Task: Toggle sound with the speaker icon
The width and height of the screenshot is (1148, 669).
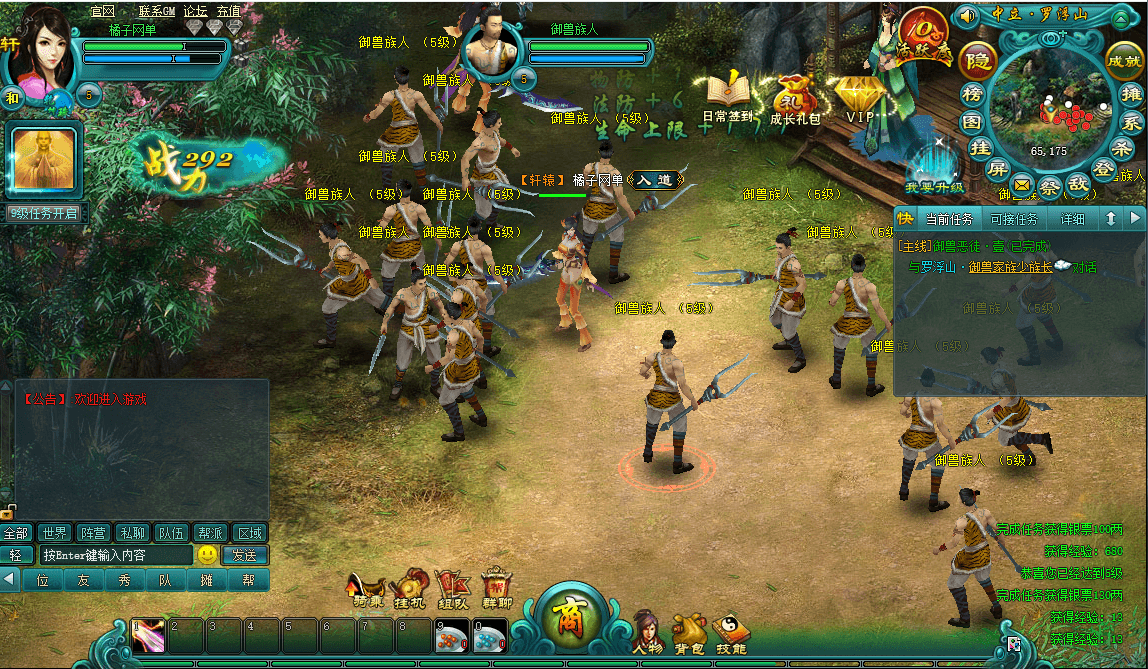Action: coord(967,16)
